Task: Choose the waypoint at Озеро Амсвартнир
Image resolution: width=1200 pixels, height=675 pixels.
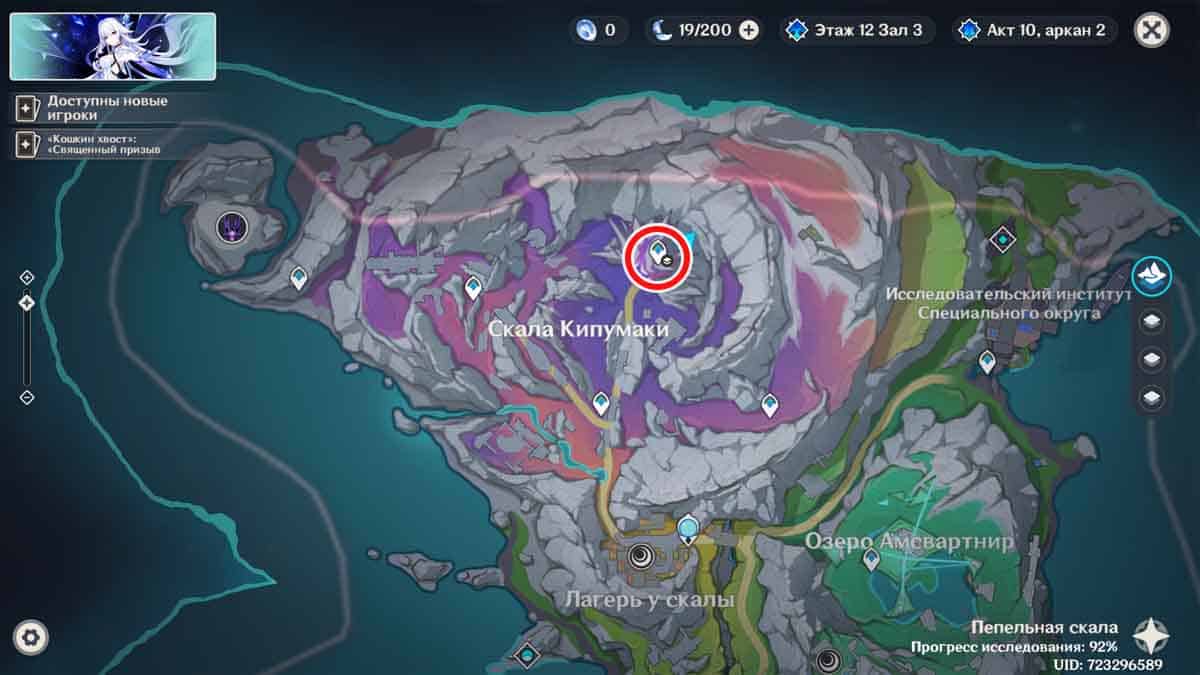Action: point(871,559)
